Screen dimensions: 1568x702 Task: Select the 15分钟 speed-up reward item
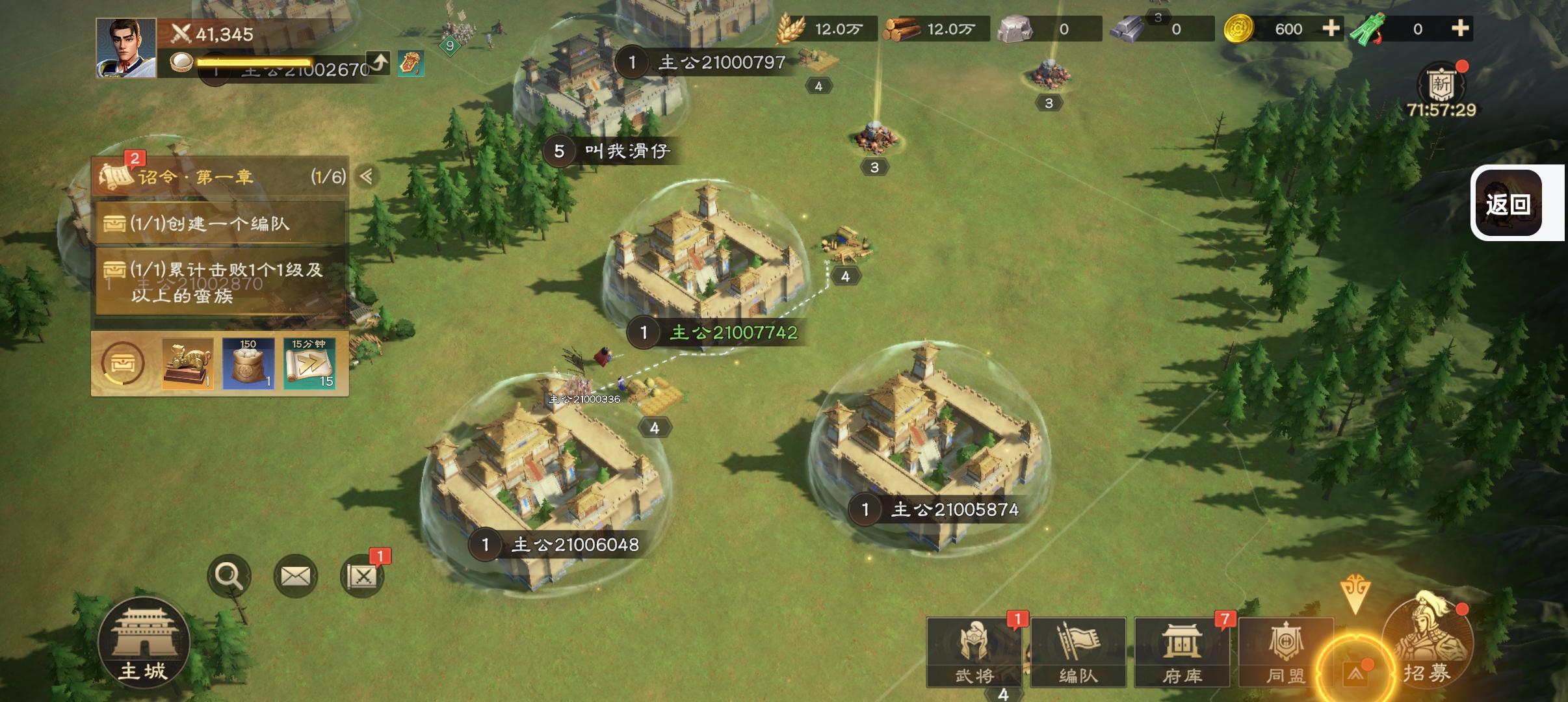[x=309, y=363]
